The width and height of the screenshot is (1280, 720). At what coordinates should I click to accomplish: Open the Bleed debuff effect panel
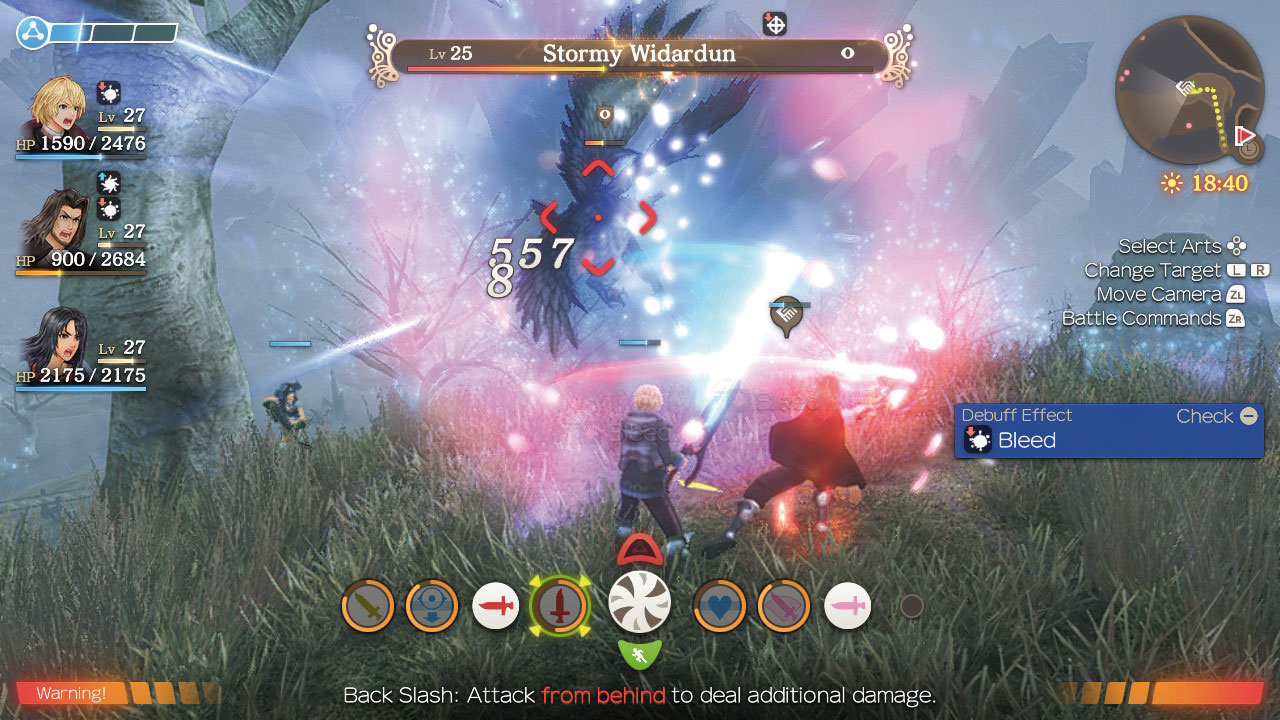tap(1109, 430)
